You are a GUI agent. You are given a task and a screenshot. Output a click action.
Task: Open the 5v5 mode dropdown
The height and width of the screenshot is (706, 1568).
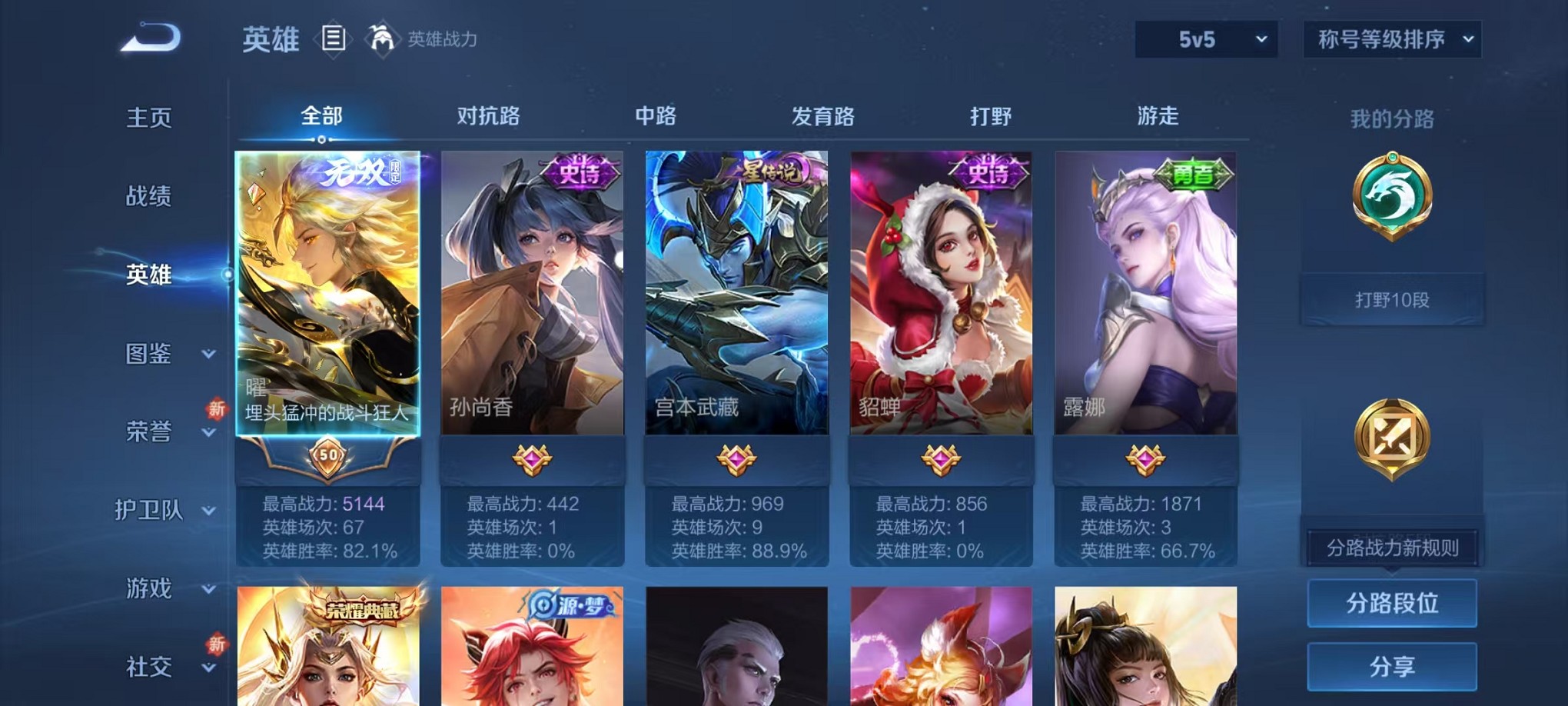[1205, 38]
